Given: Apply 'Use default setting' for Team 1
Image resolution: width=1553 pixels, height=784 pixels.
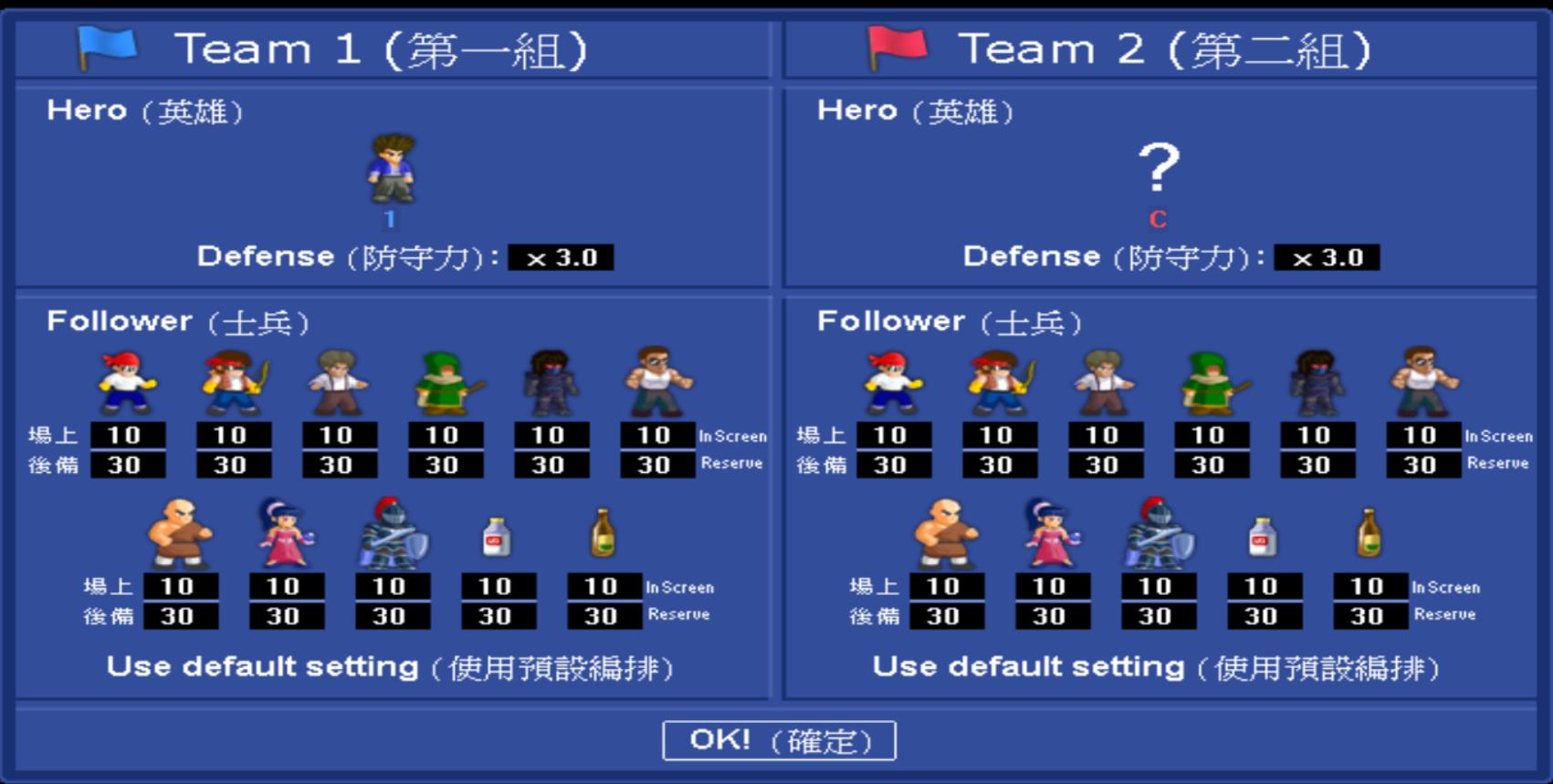Looking at the screenshot, I should 388,666.
